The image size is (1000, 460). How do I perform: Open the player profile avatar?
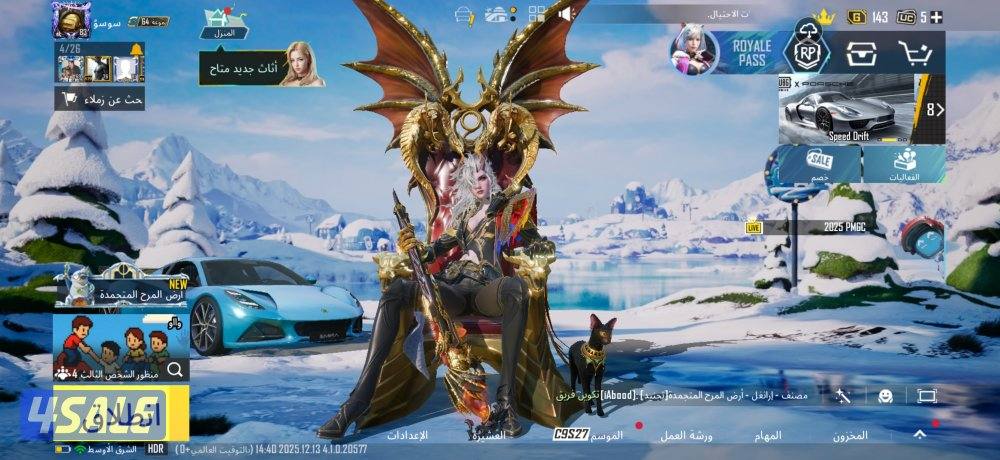[x=72, y=20]
